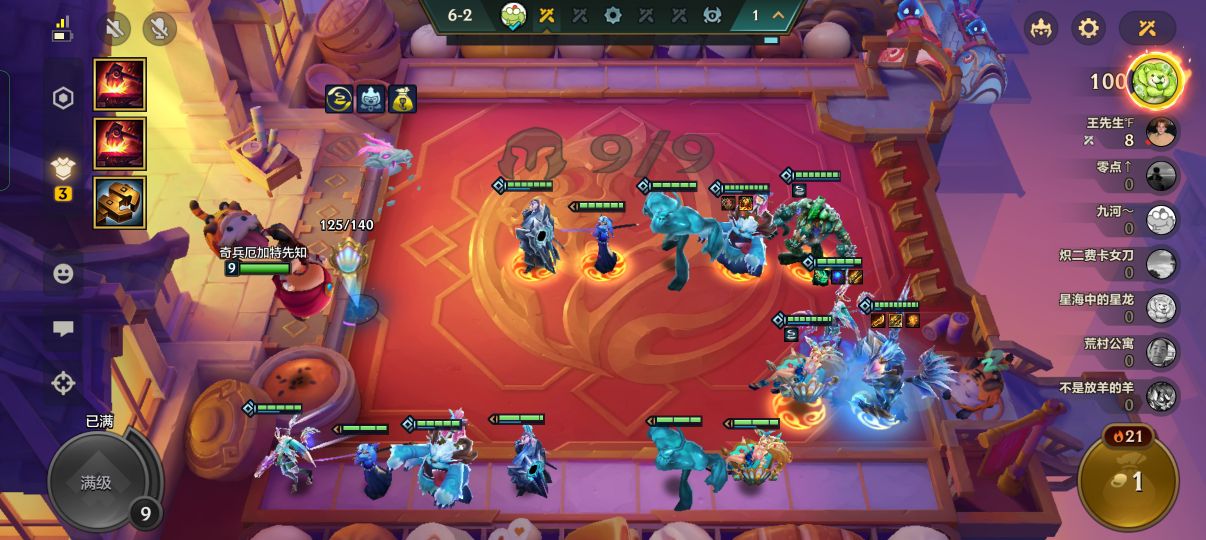View player 王先生's board

pyautogui.click(x=1161, y=132)
